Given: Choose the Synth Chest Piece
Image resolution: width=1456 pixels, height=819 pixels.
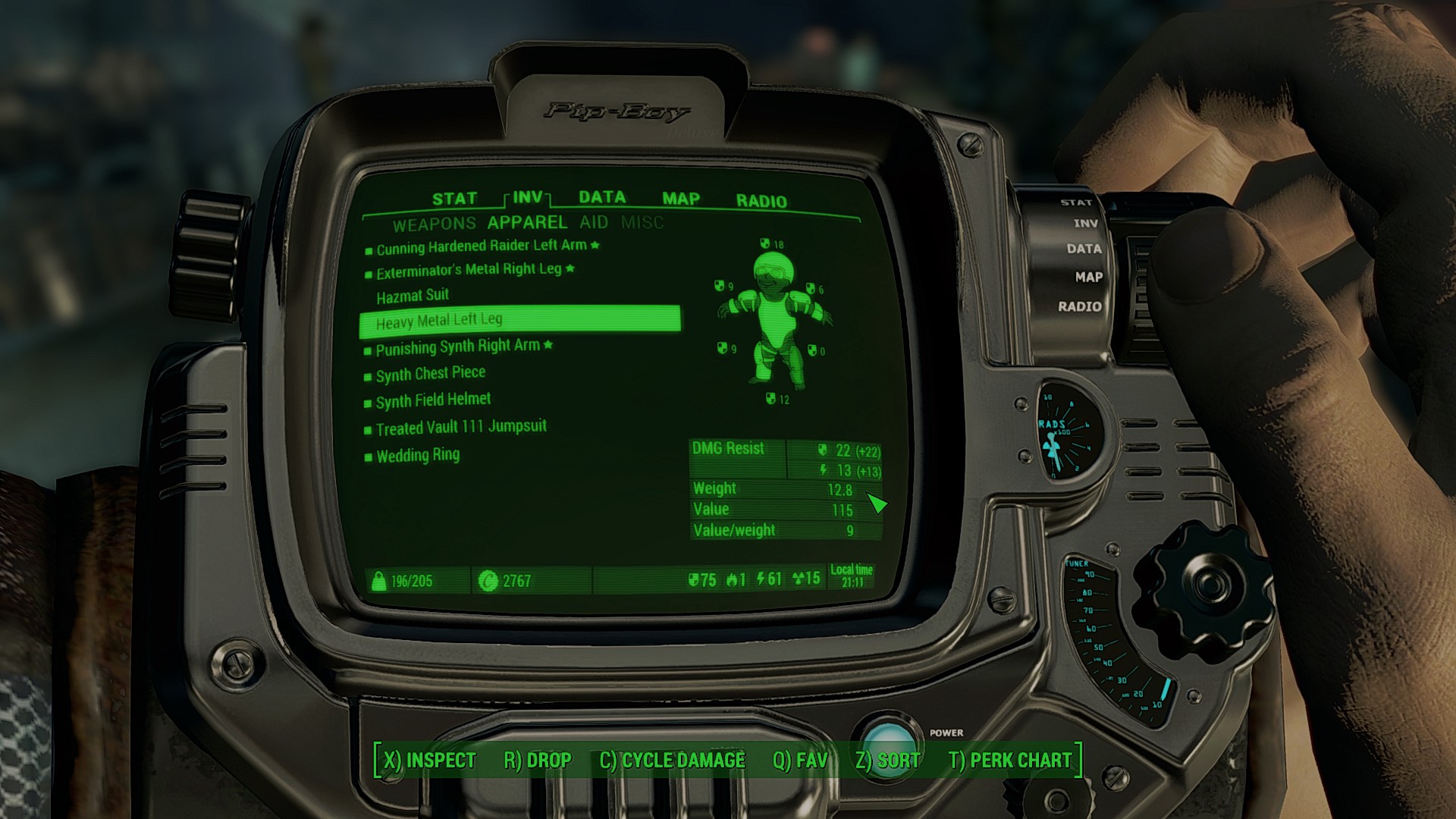Looking at the screenshot, I should click(431, 374).
